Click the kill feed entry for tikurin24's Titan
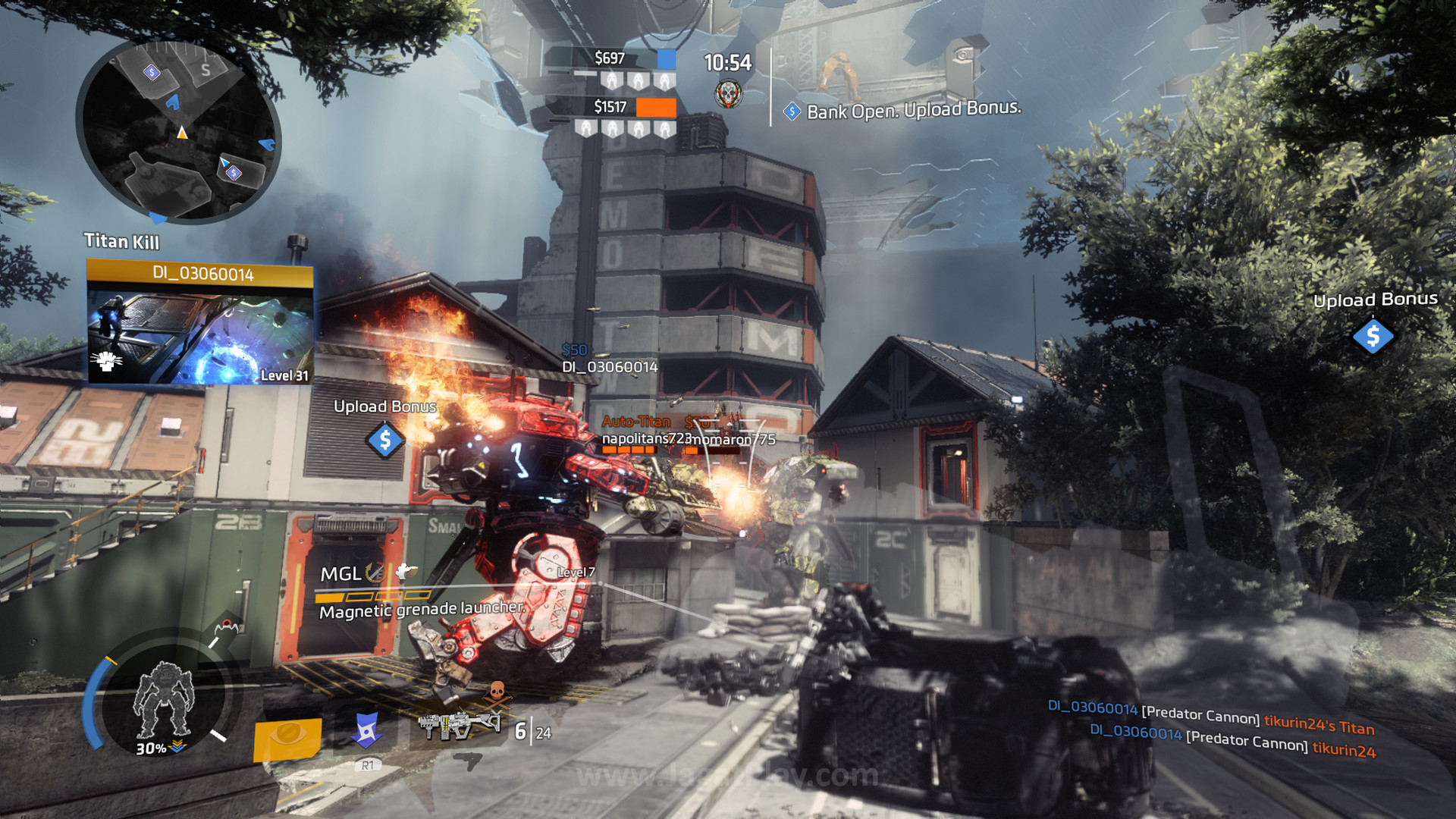Viewport: 1456px width, 819px height. pyautogui.click(x=1211, y=717)
